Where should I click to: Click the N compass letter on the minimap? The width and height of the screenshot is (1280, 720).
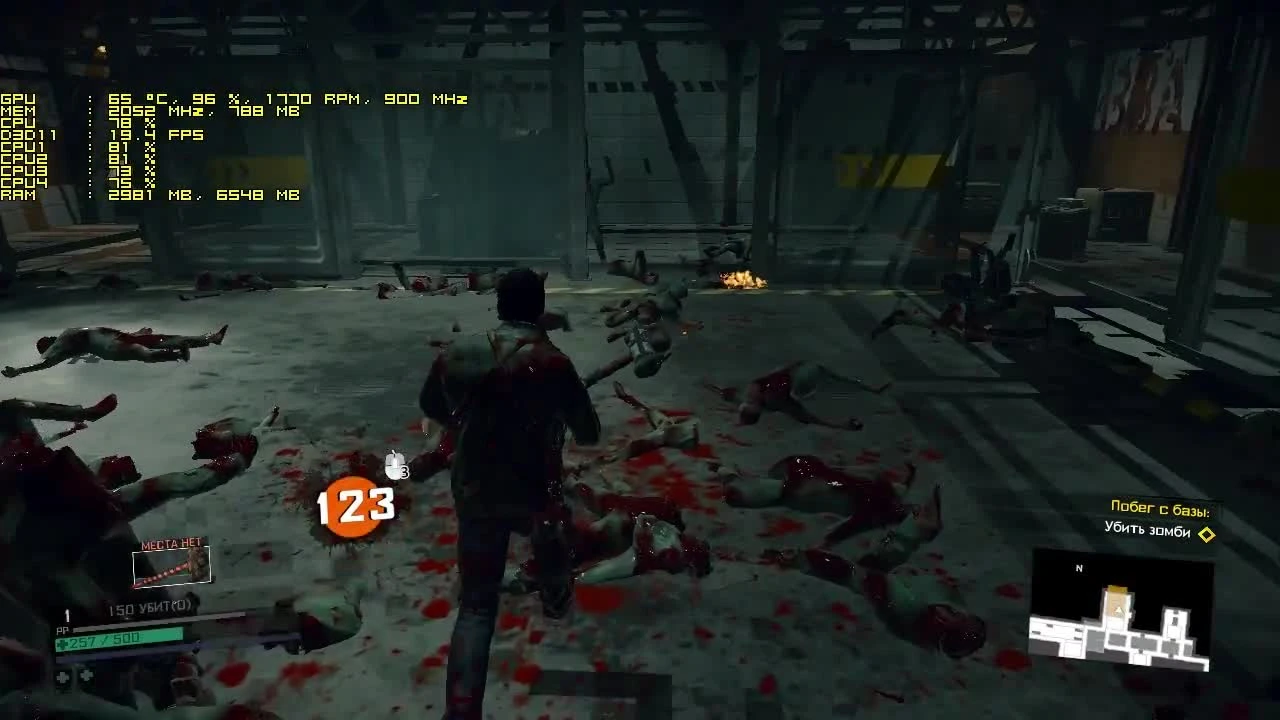click(1079, 567)
